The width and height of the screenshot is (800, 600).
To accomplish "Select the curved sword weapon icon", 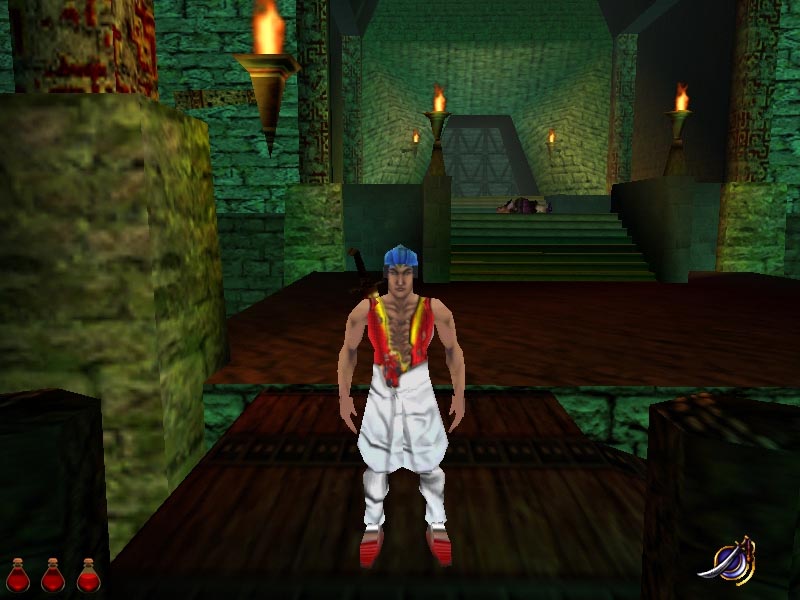I will tap(727, 560).
